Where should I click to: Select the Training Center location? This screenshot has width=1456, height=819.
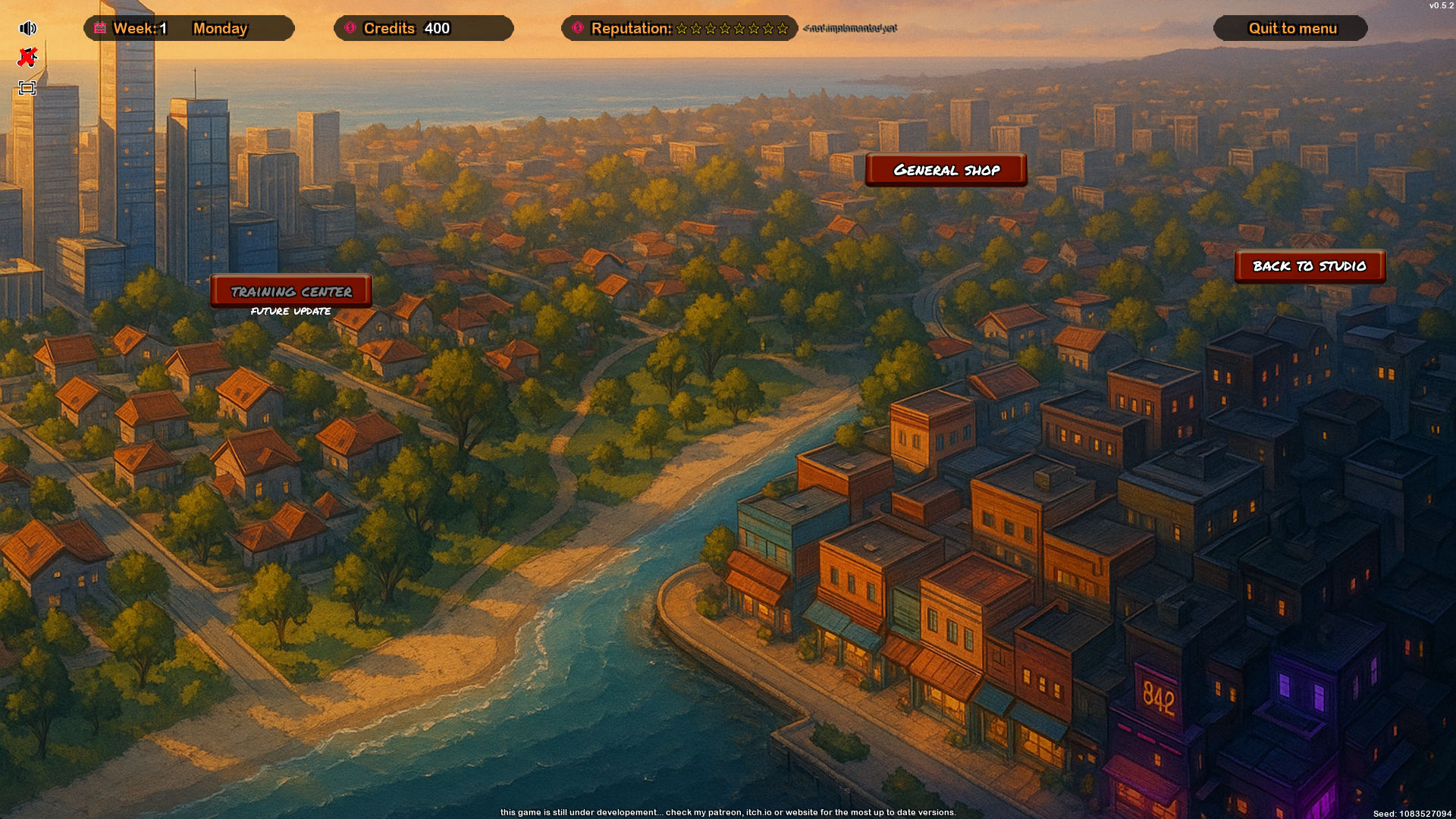click(292, 291)
